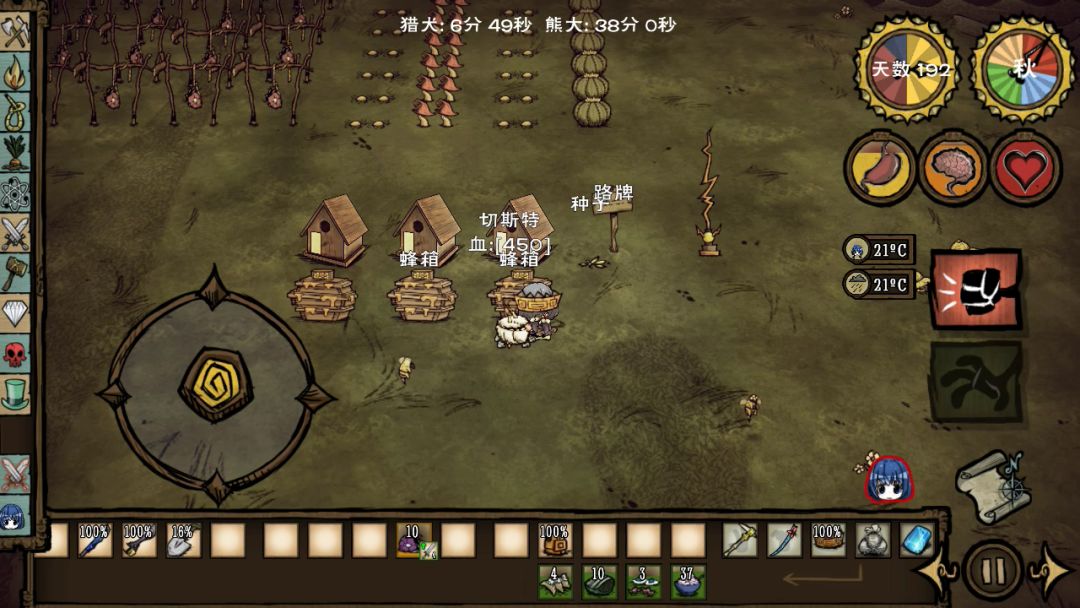This screenshot has width=1080, height=608.
Task: Tap the blue-haired character portrait
Action: (887, 480)
